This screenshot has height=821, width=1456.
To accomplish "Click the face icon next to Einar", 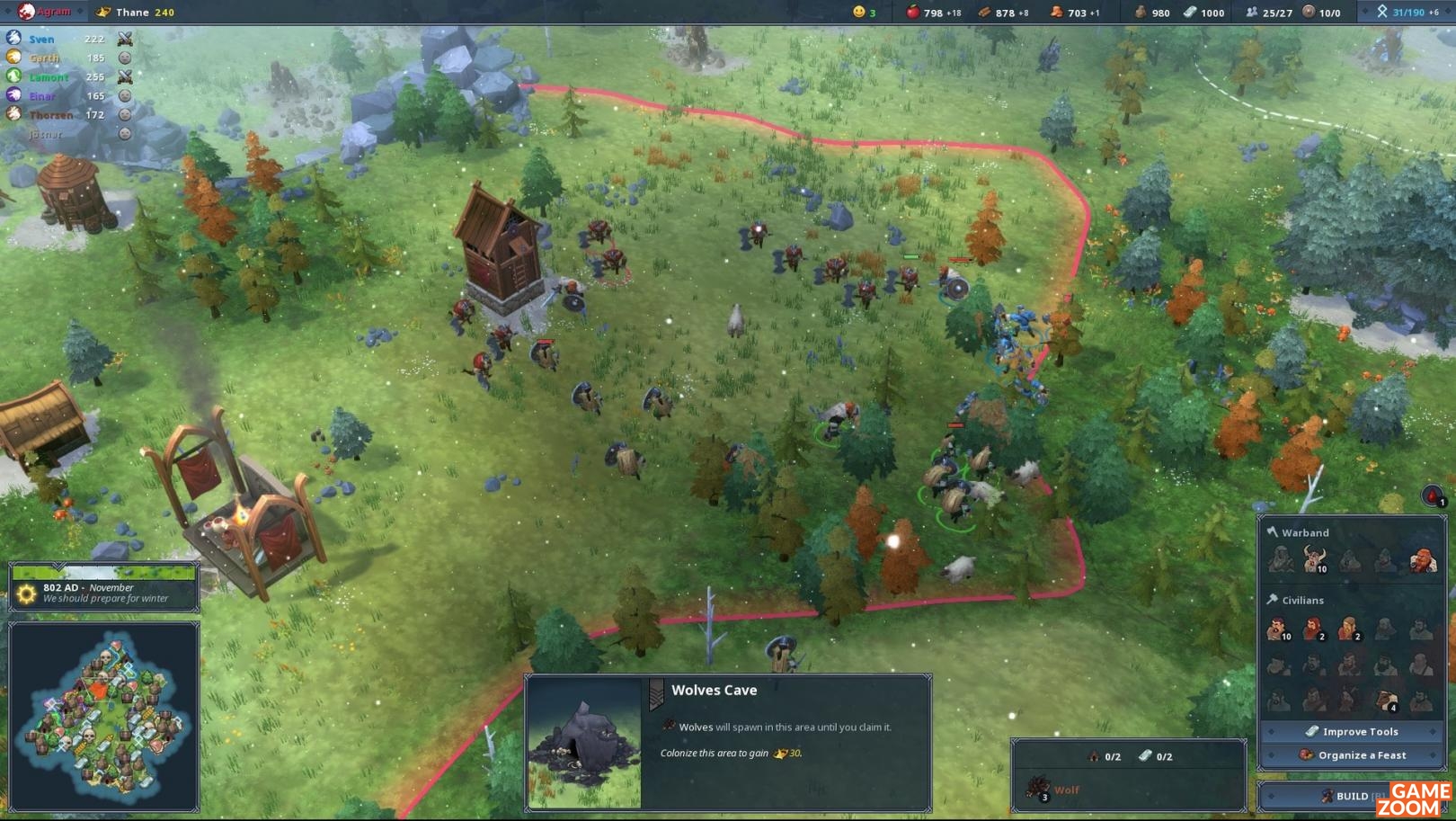I will [125, 96].
